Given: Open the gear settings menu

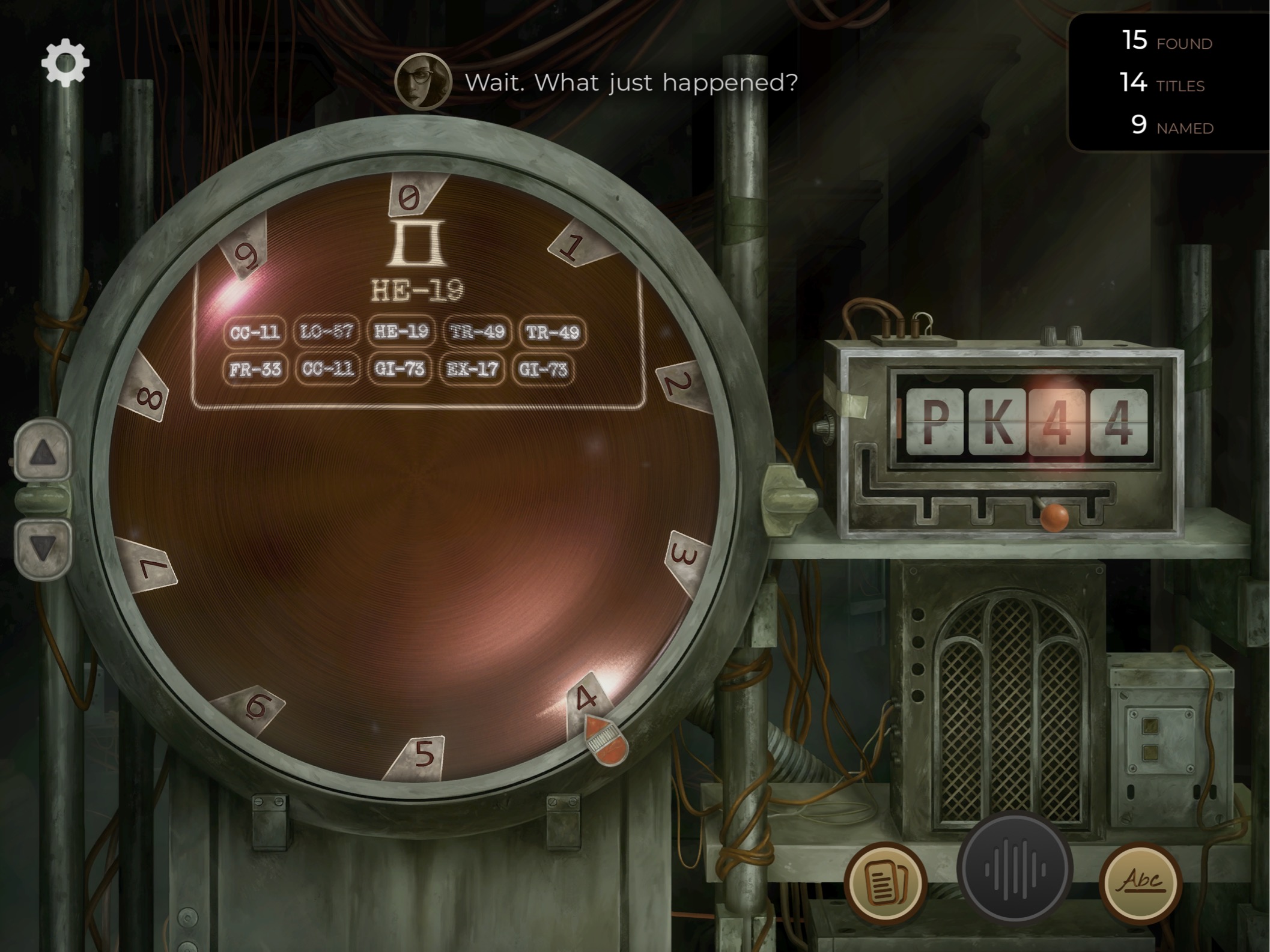Looking at the screenshot, I should [65, 62].
